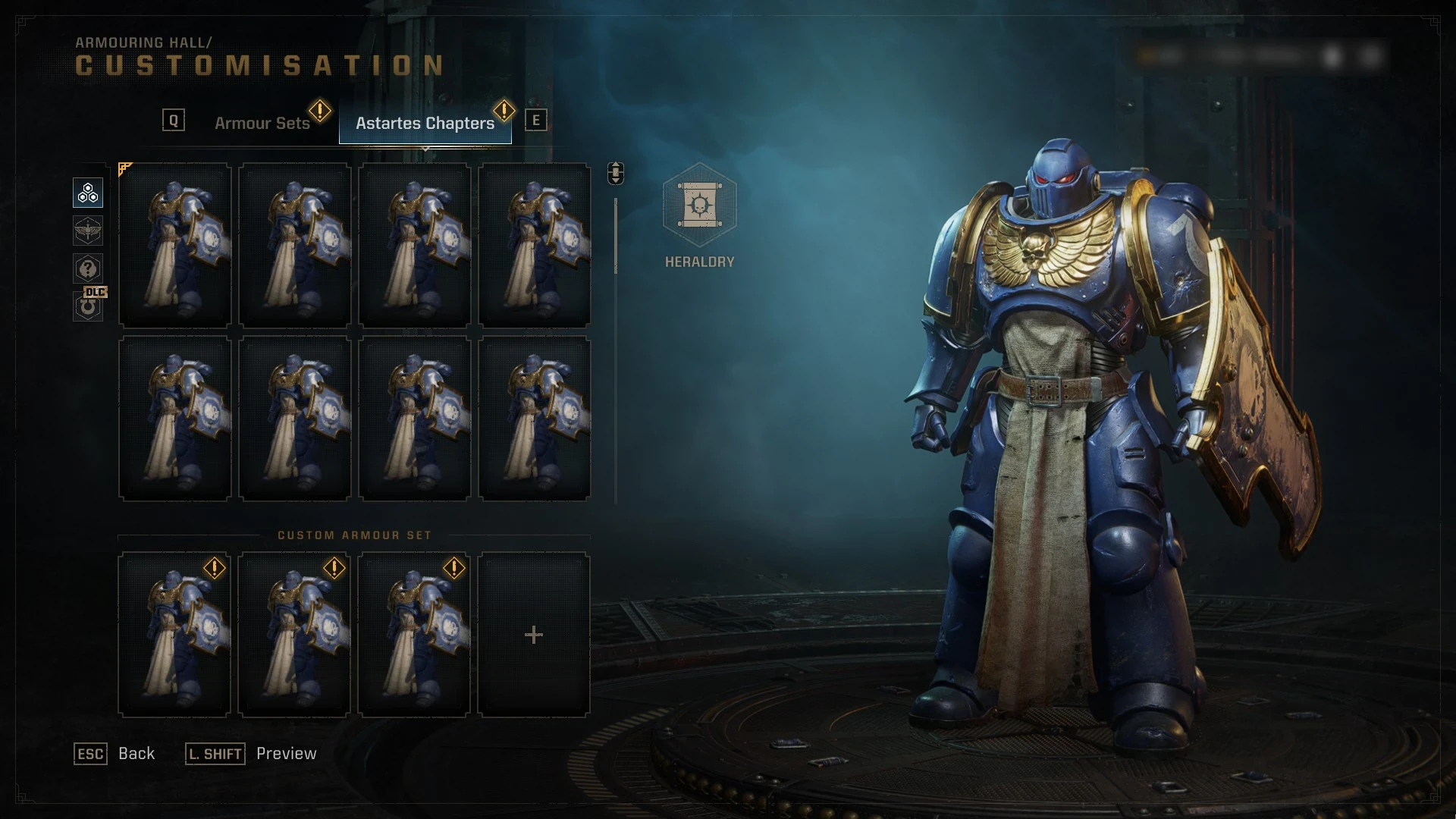1456x819 pixels.
Task: Click the Q key navigation icon
Action: tap(174, 118)
